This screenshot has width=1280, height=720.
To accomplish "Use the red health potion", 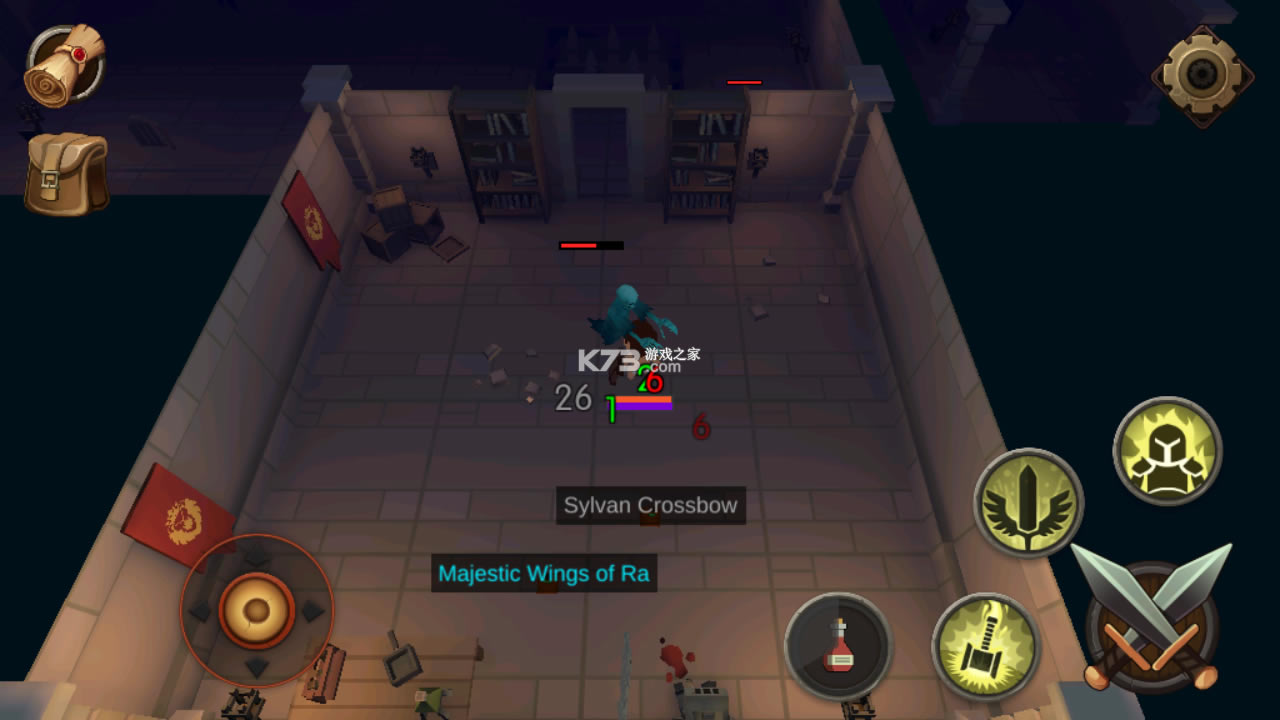I will click(x=838, y=646).
